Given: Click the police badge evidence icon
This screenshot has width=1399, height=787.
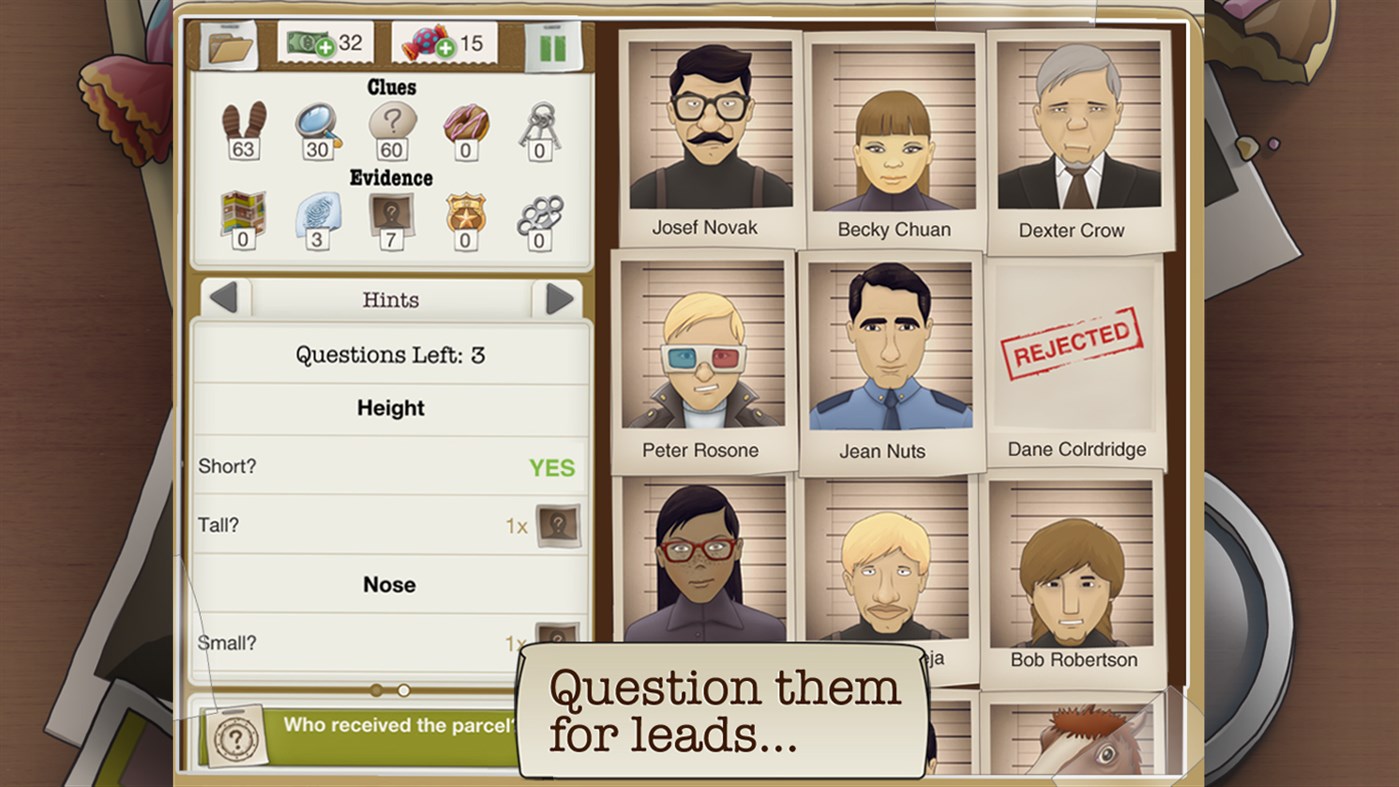Looking at the screenshot, I should pyautogui.click(x=465, y=213).
